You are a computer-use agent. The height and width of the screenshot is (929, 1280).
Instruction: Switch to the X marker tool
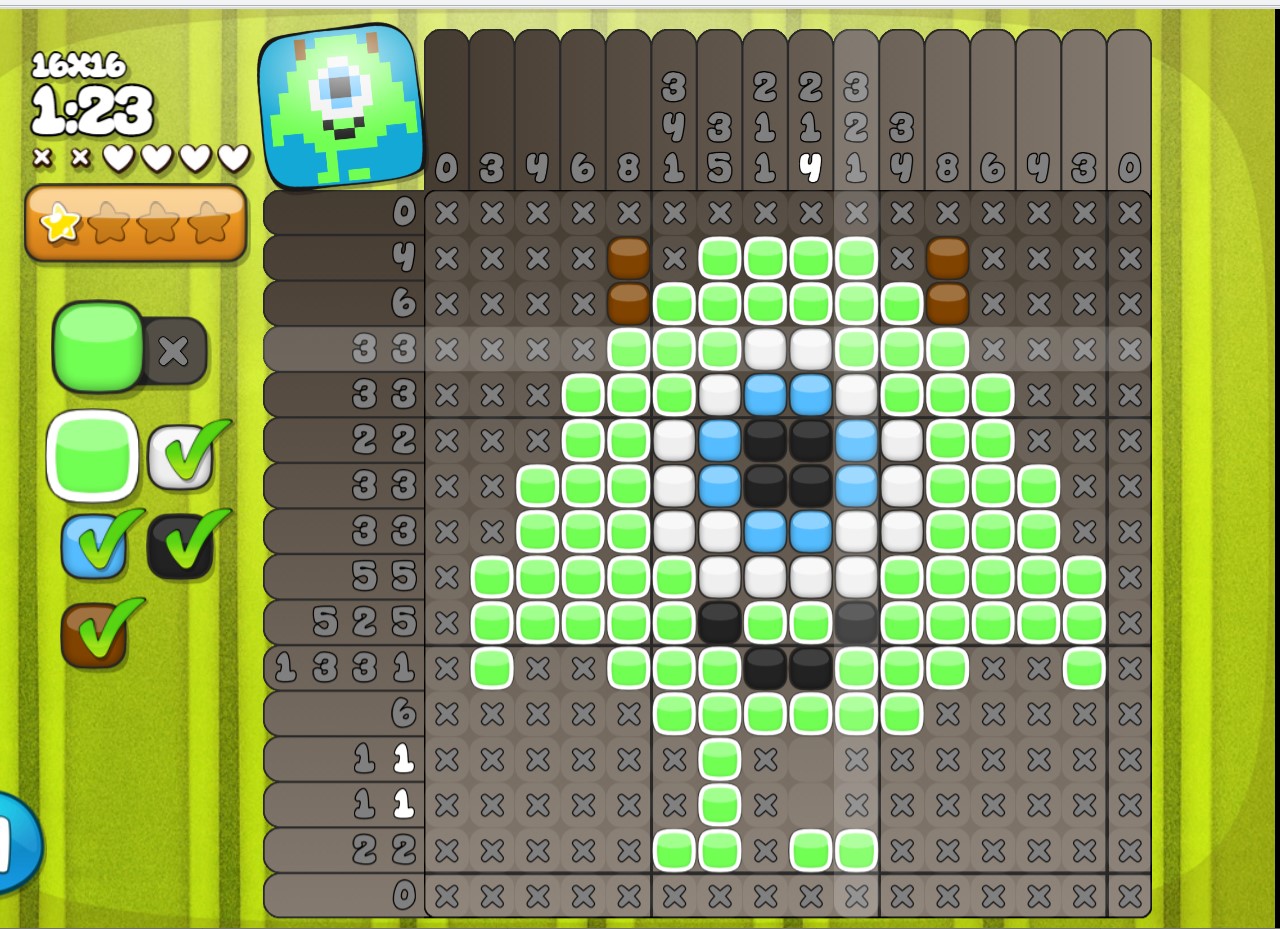(x=175, y=351)
